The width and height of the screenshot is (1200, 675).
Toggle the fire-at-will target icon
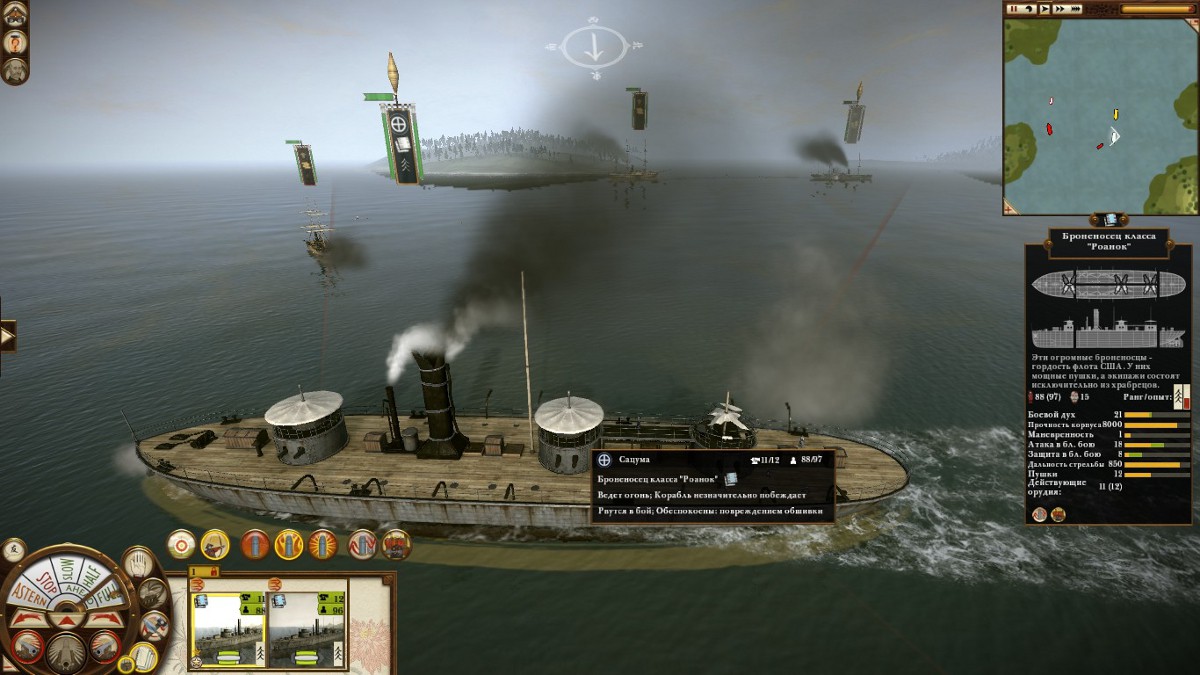pos(181,544)
